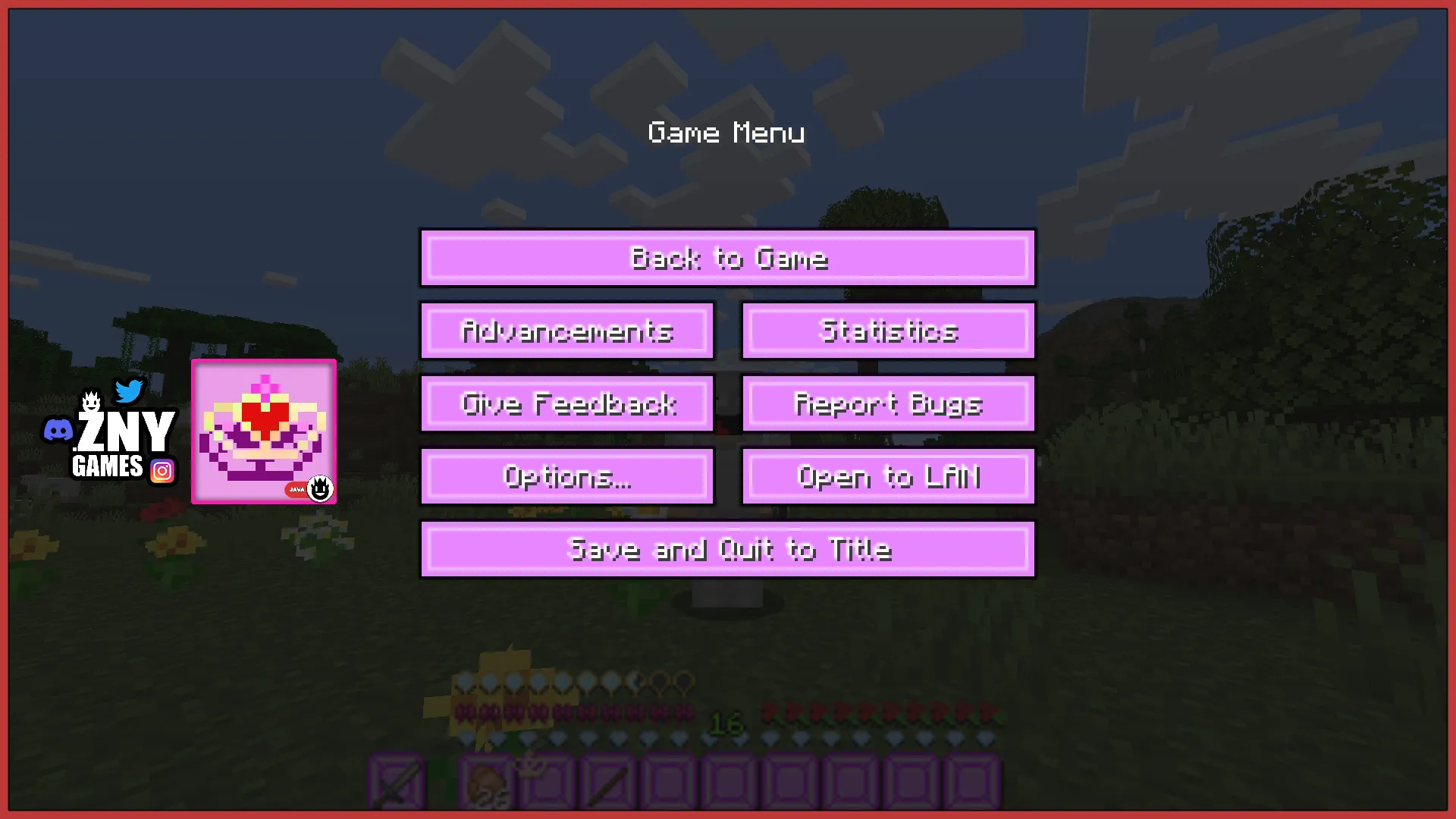Select the pink heart crown pack thumbnail
The height and width of the screenshot is (819, 1456).
[264, 431]
